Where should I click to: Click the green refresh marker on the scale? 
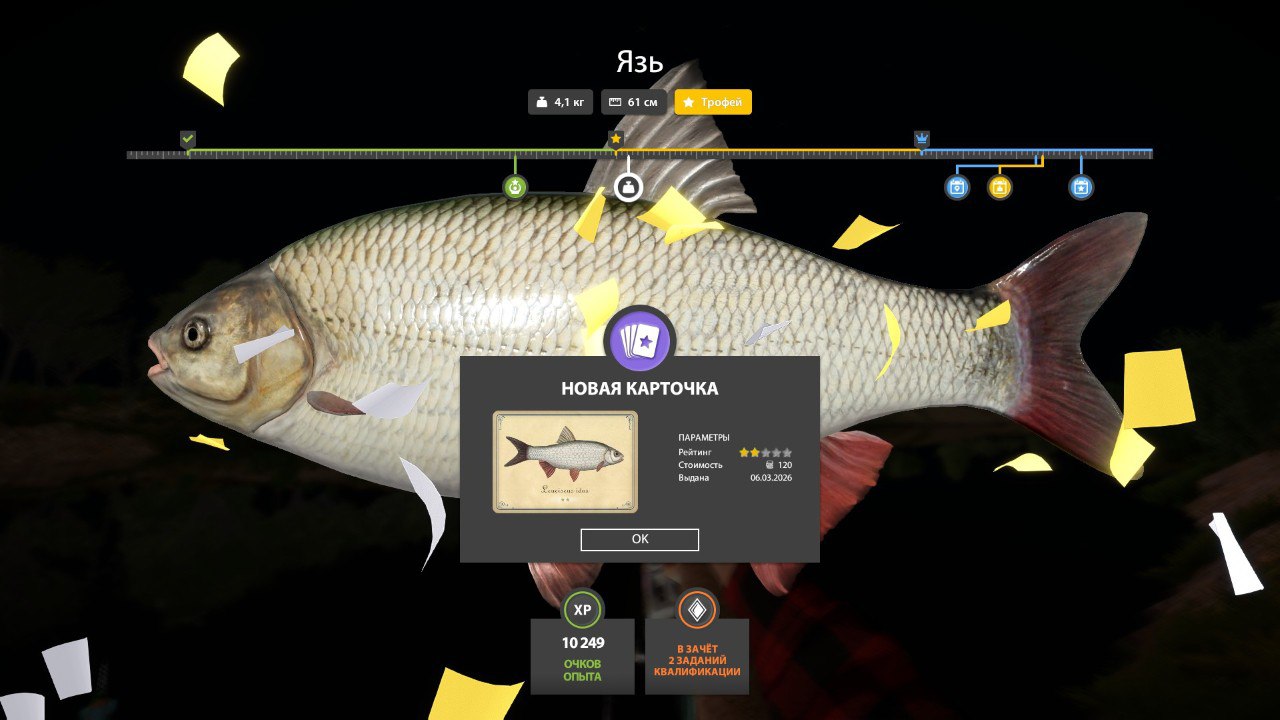point(515,187)
